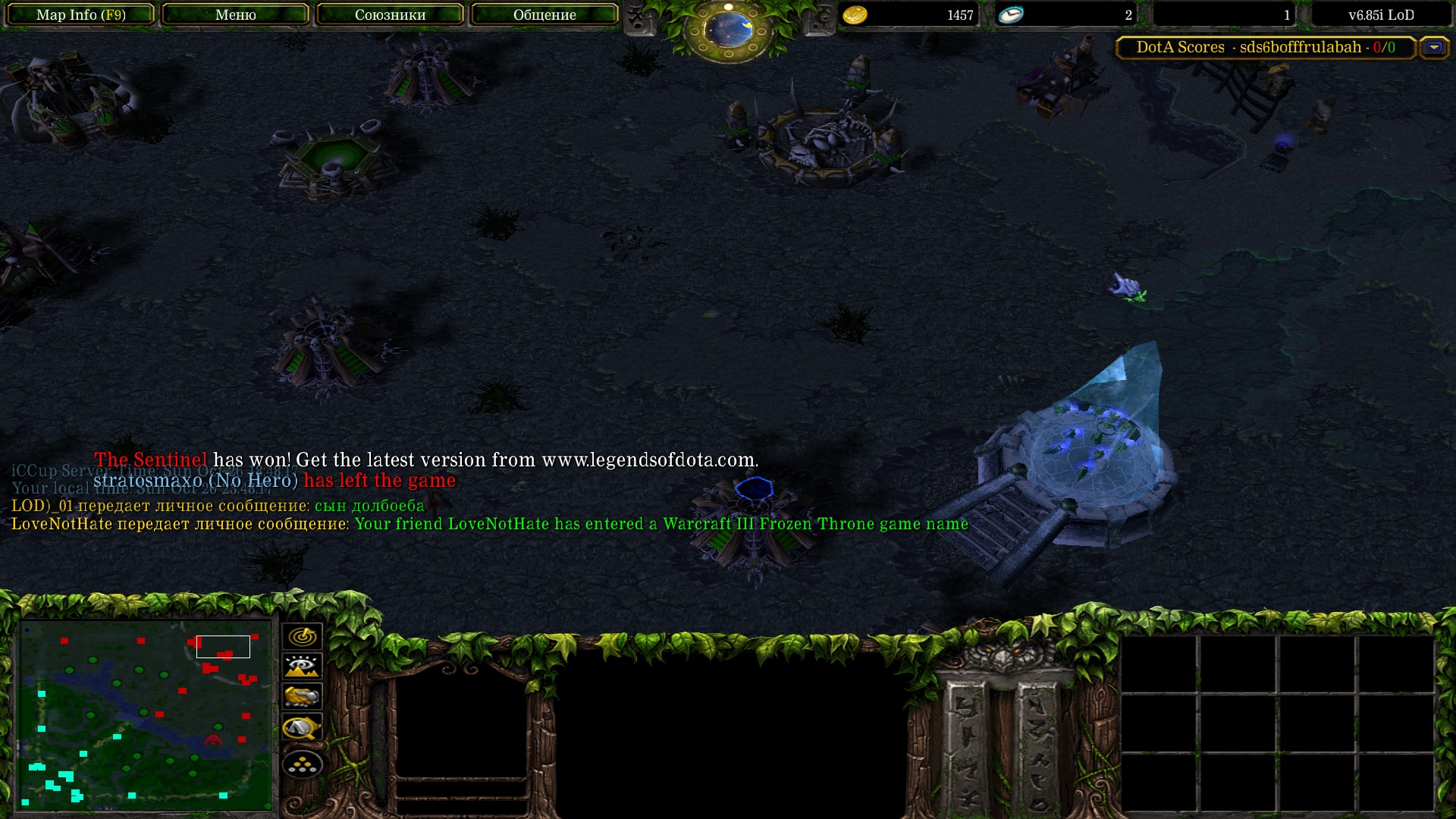Screen dimensions: 1456x819
Task: Open the Союзники allies menu
Action: 390,14
